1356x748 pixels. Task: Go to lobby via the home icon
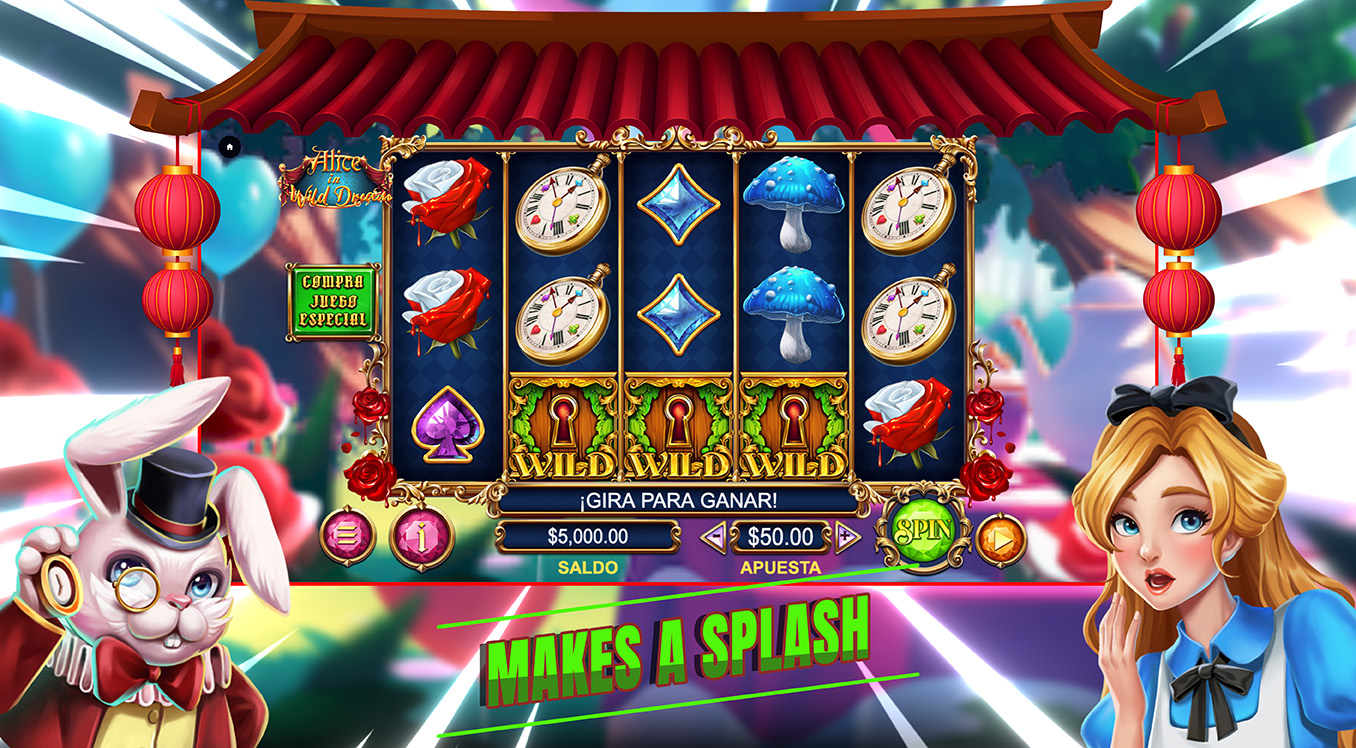pos(229,147)
